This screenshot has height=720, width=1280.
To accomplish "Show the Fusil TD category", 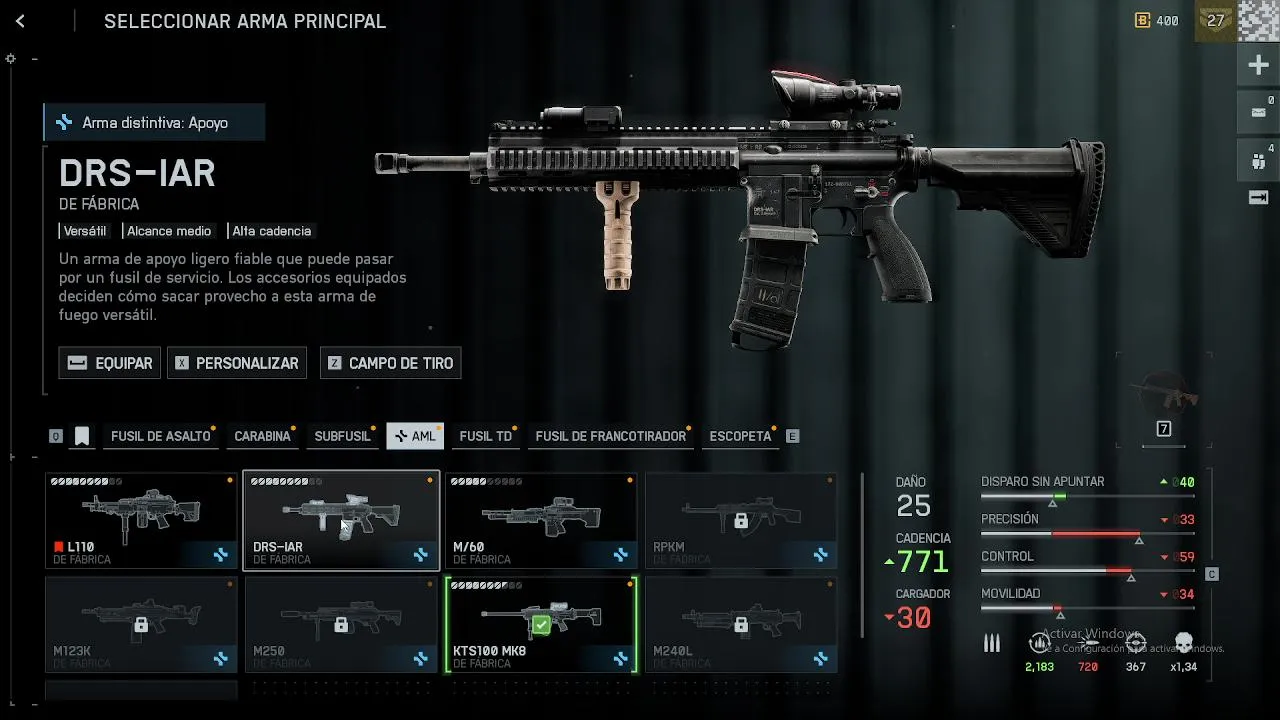I will point(485,436).
